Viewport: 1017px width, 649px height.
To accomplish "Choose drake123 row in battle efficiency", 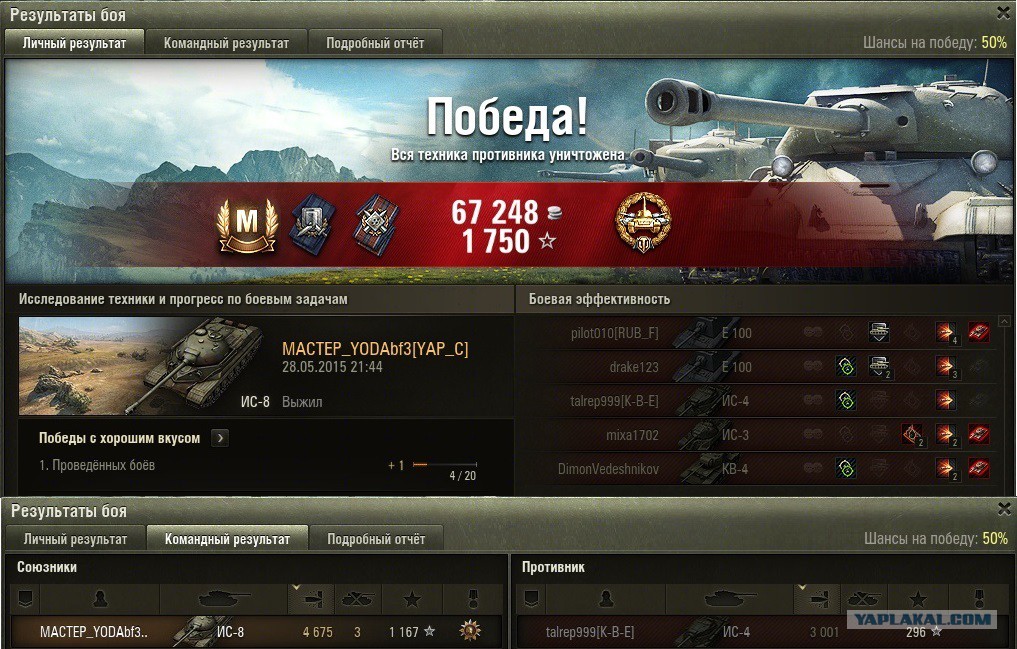I will [x=760, y=367].
